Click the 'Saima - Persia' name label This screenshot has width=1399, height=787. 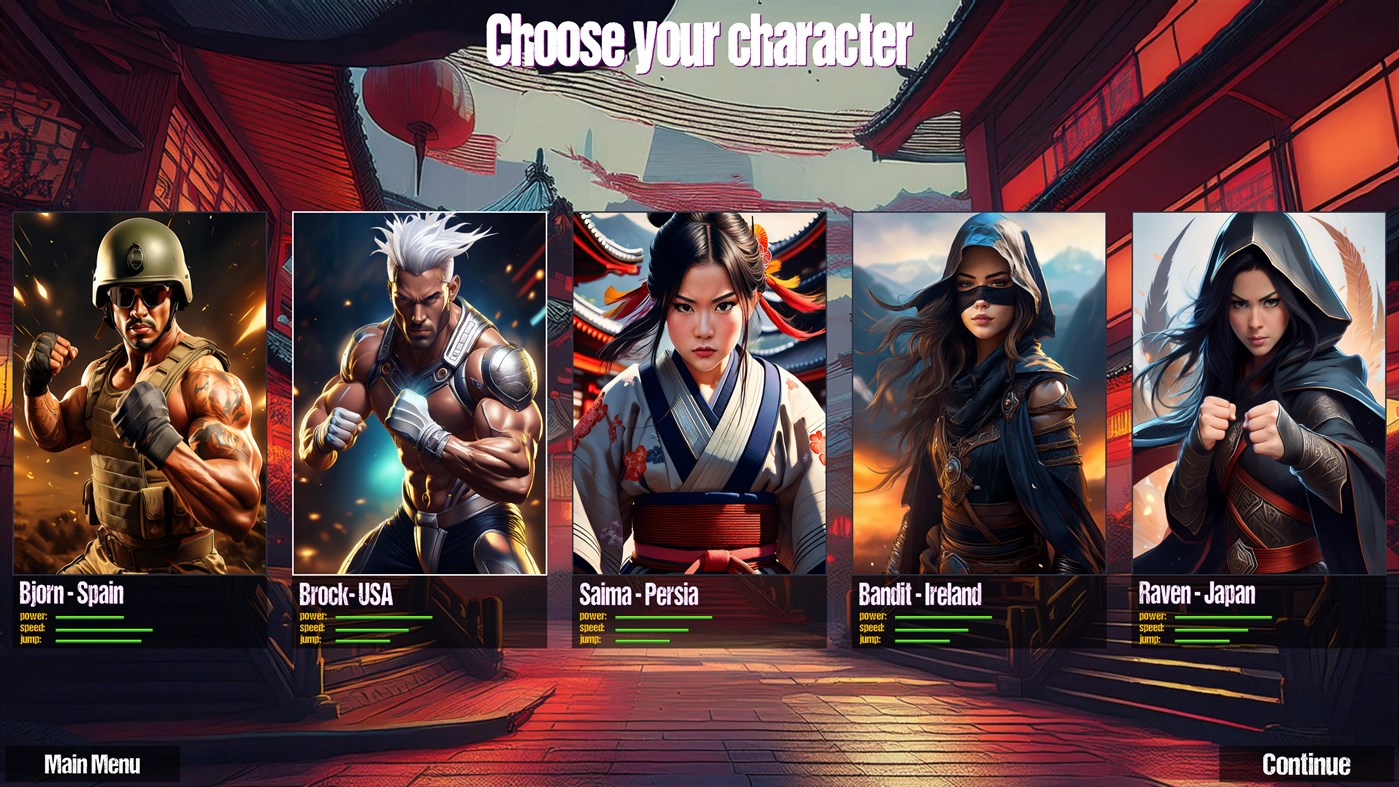click(640, 594)
